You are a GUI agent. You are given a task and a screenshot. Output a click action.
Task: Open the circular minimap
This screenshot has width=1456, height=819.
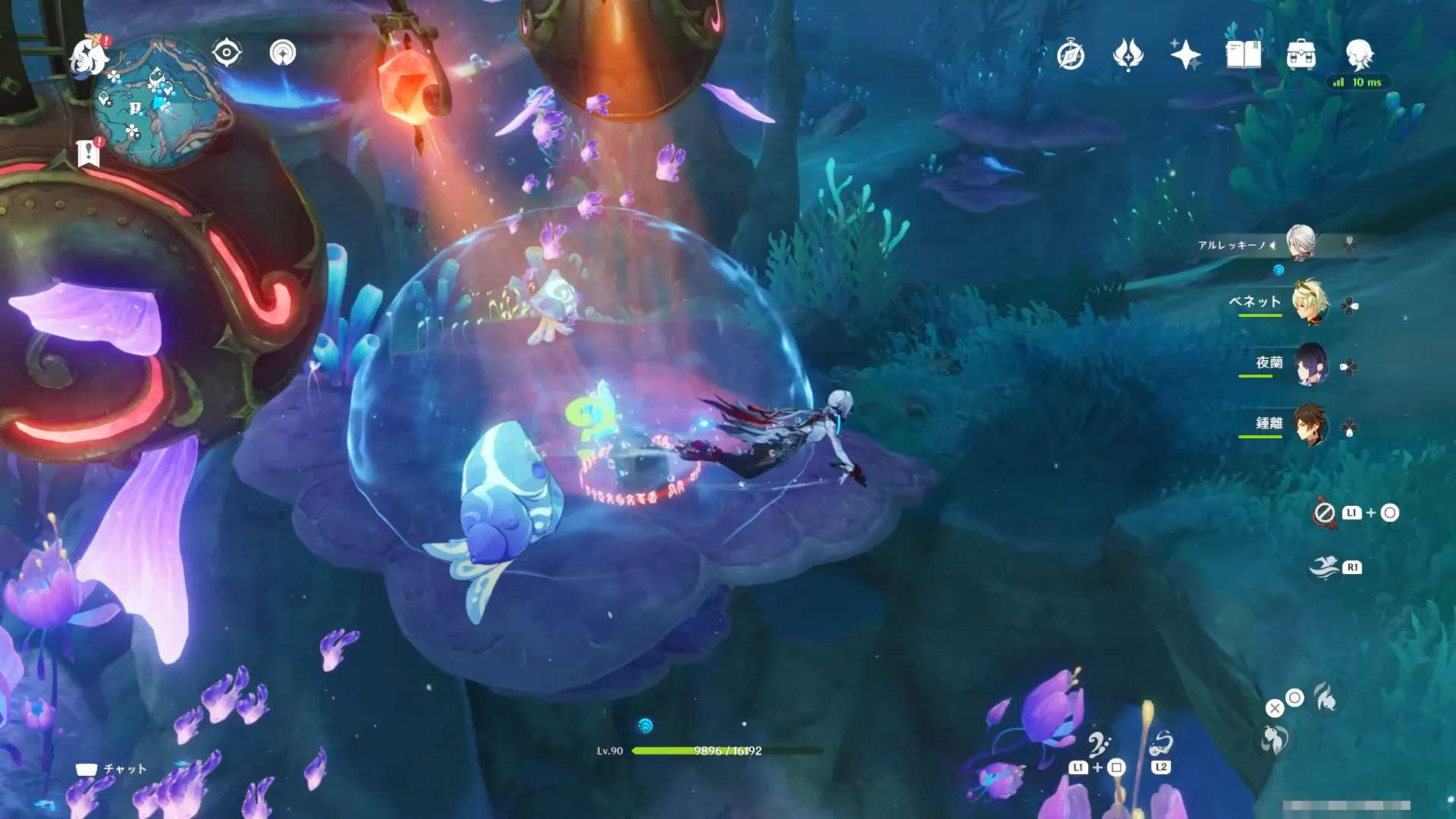point(158,104)
